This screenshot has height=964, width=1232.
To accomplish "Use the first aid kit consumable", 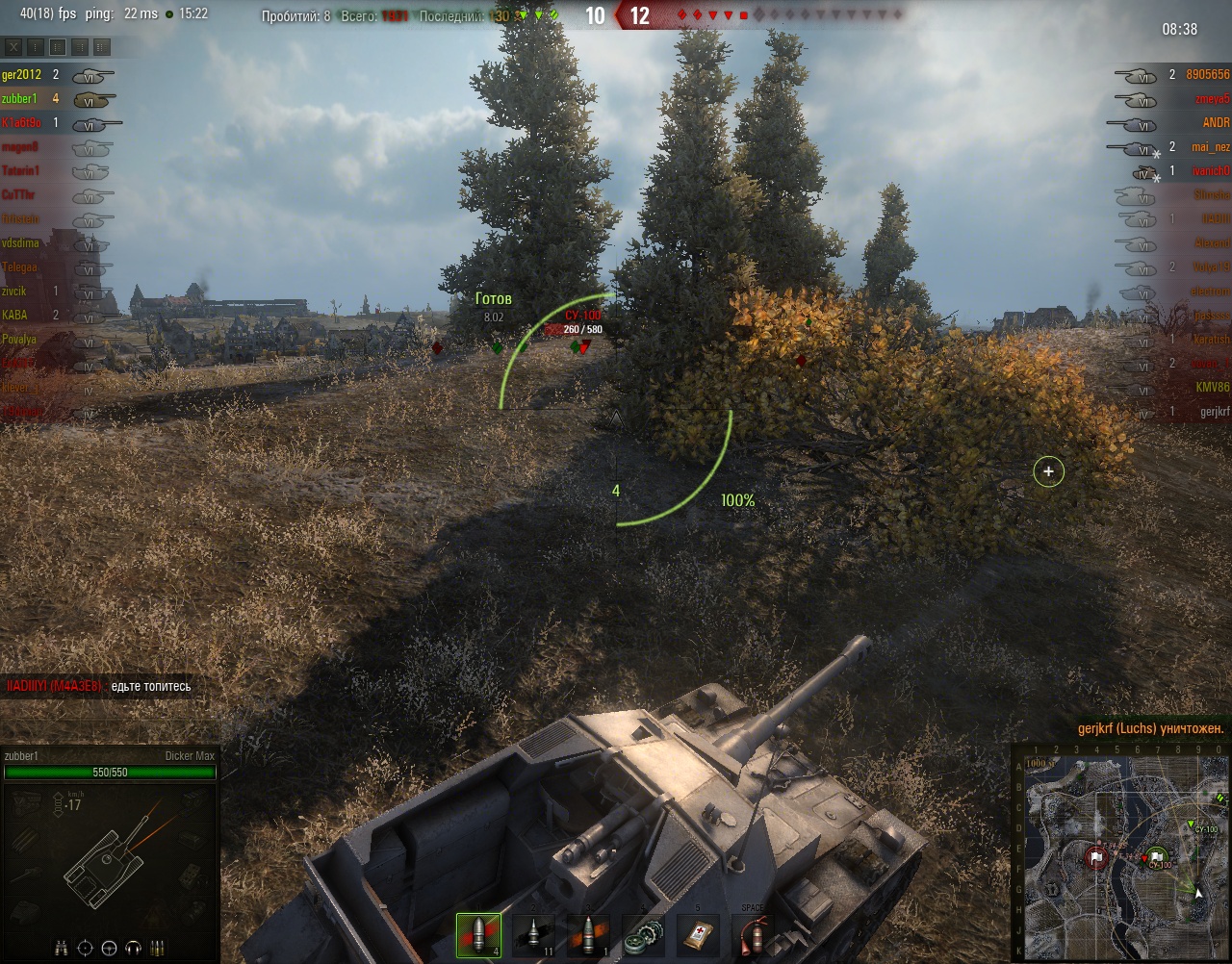I will (x=698, y=935).
